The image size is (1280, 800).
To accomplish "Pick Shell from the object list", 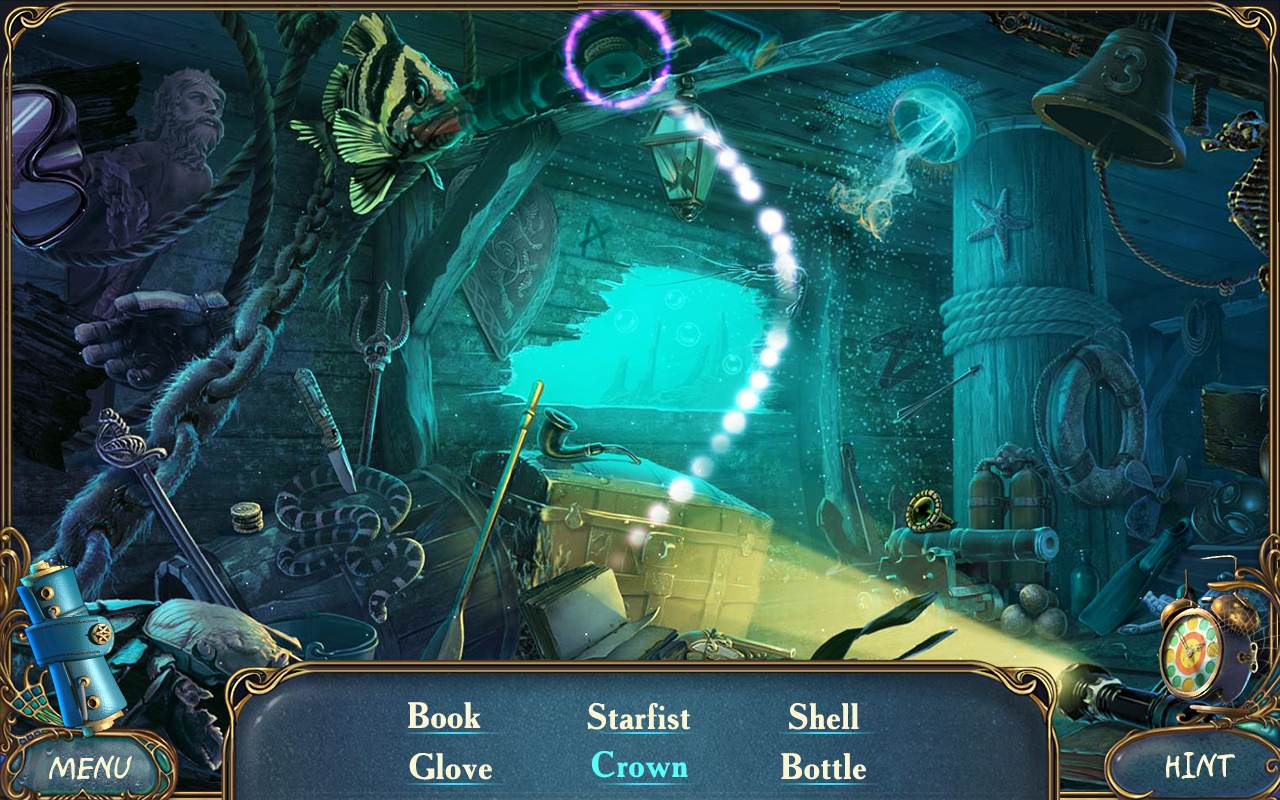I will [823, 716].
